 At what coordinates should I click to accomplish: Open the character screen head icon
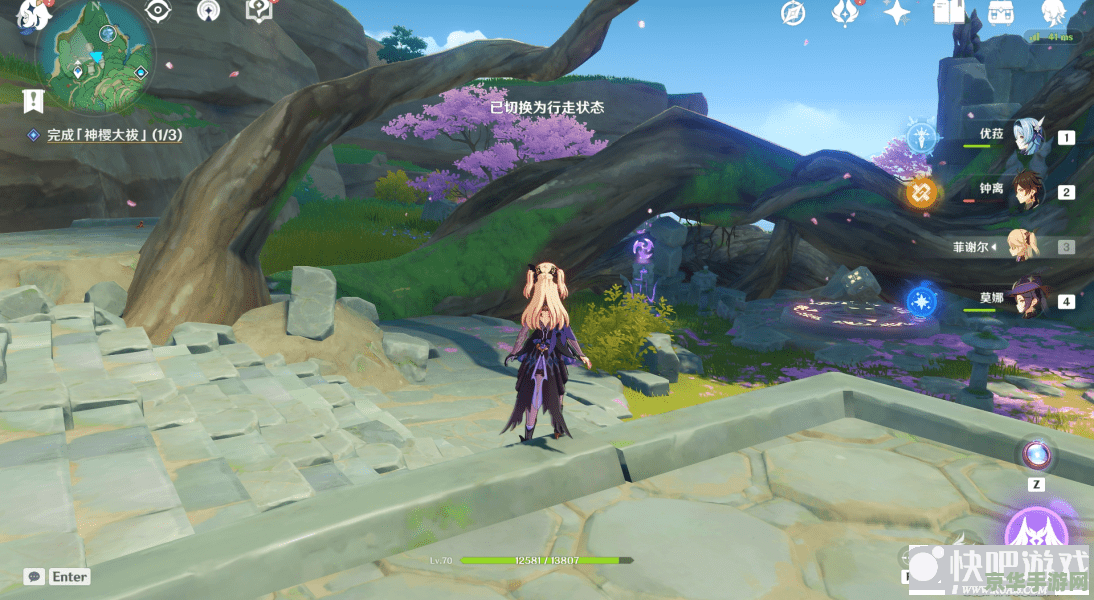[1052, 13]
